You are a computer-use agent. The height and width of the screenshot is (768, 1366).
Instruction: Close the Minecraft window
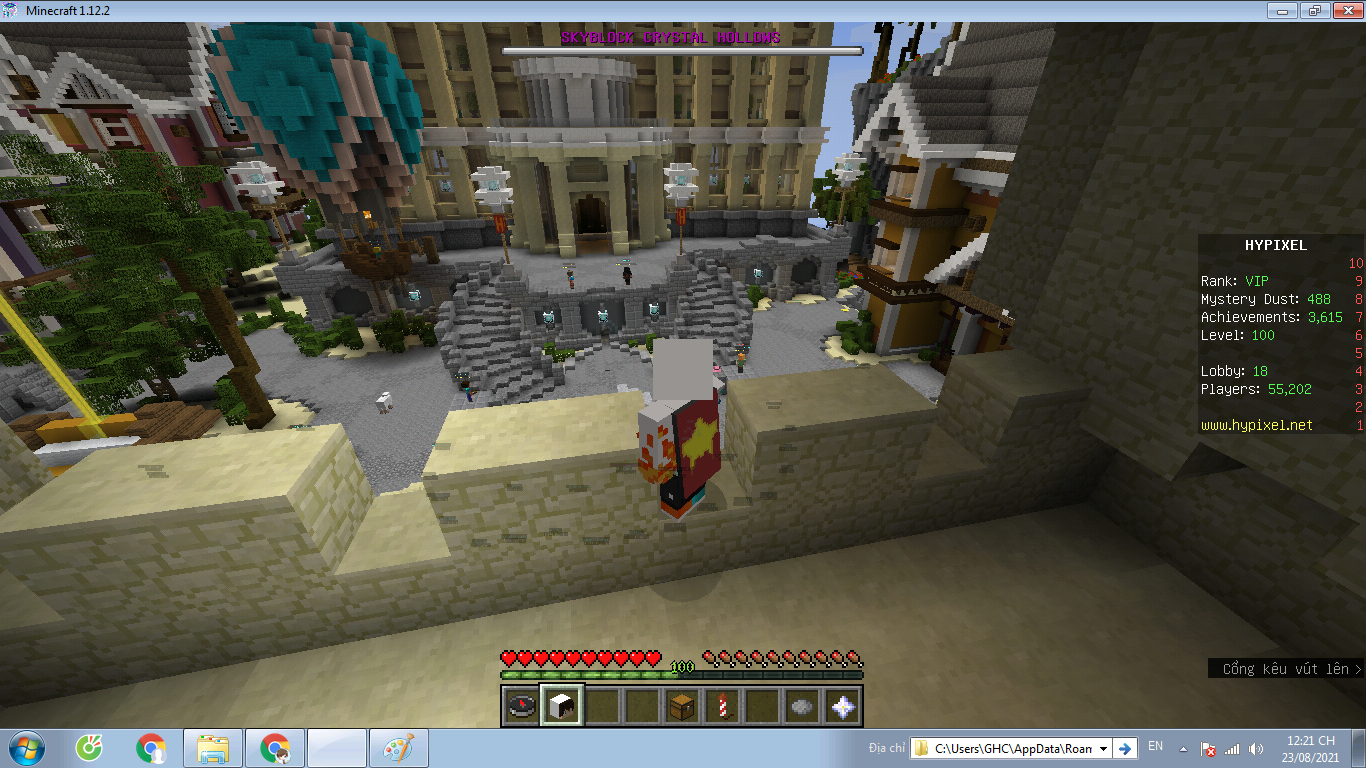pos(1343,10)
